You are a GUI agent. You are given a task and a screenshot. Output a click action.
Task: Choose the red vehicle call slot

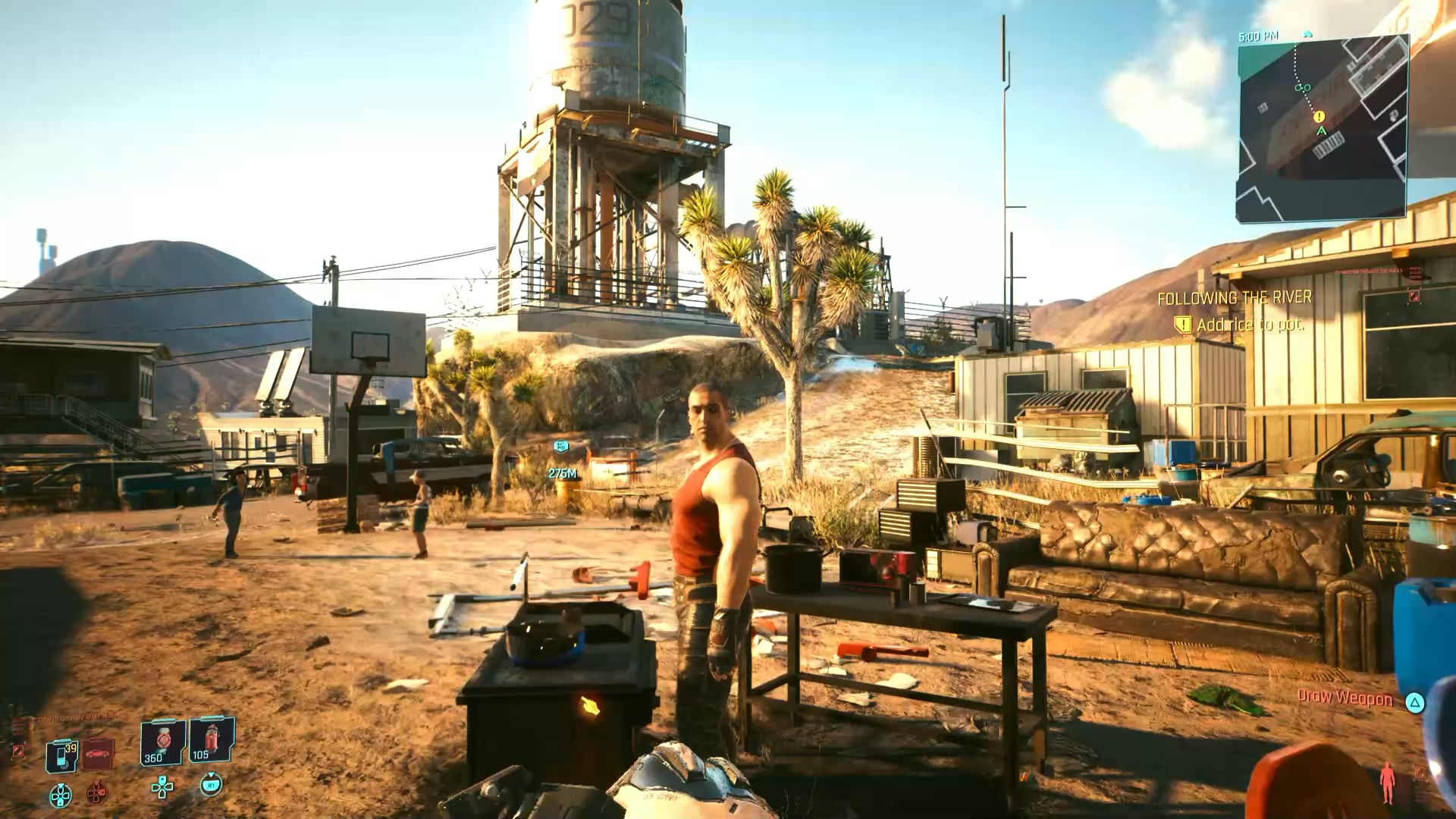pos(99,754)
